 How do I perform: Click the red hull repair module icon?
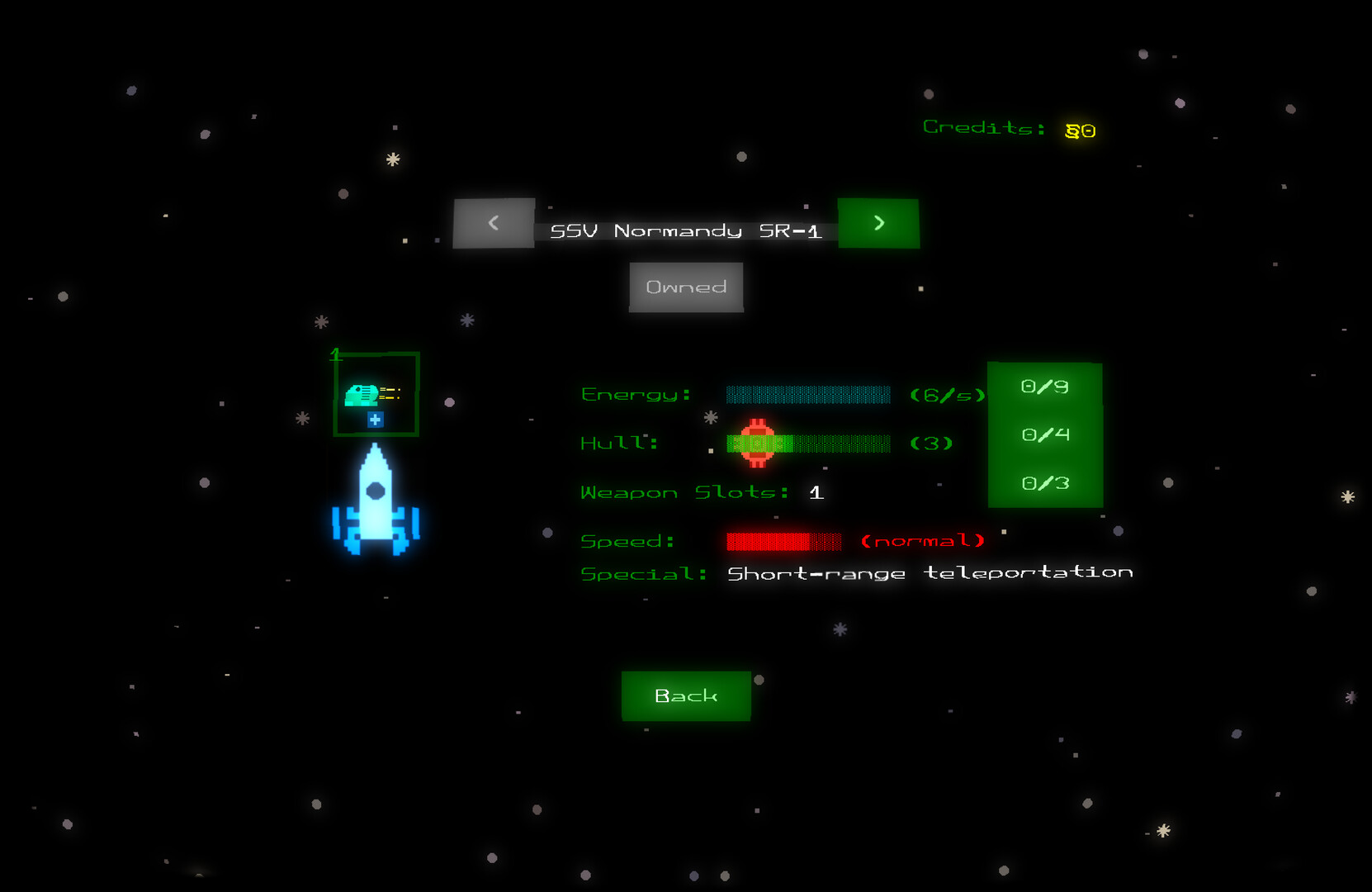759,444
